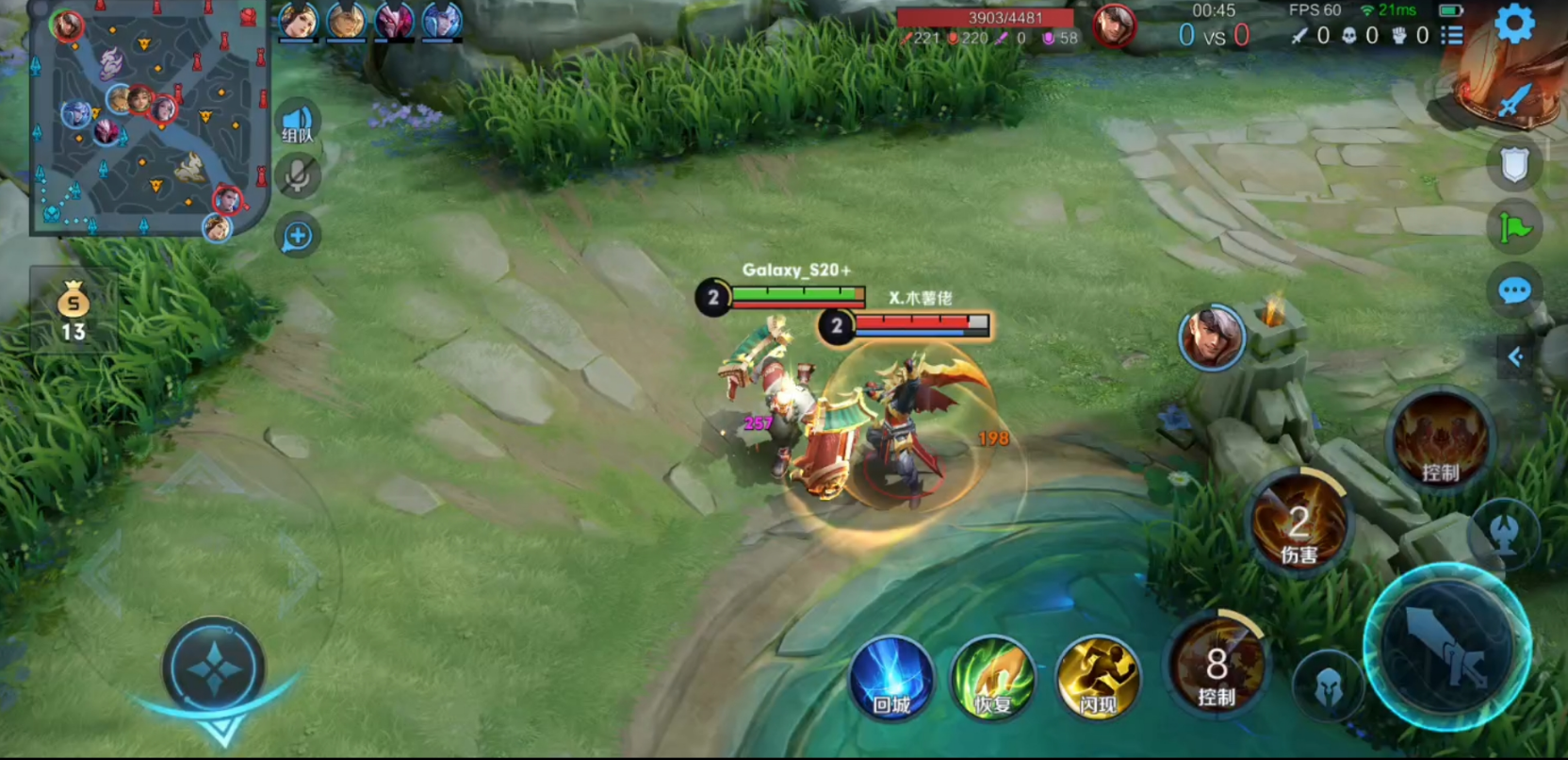Open the scoreboard list icon
Image resolution: width=1568 pixels, height=760 pixels.
(1452, 36)
